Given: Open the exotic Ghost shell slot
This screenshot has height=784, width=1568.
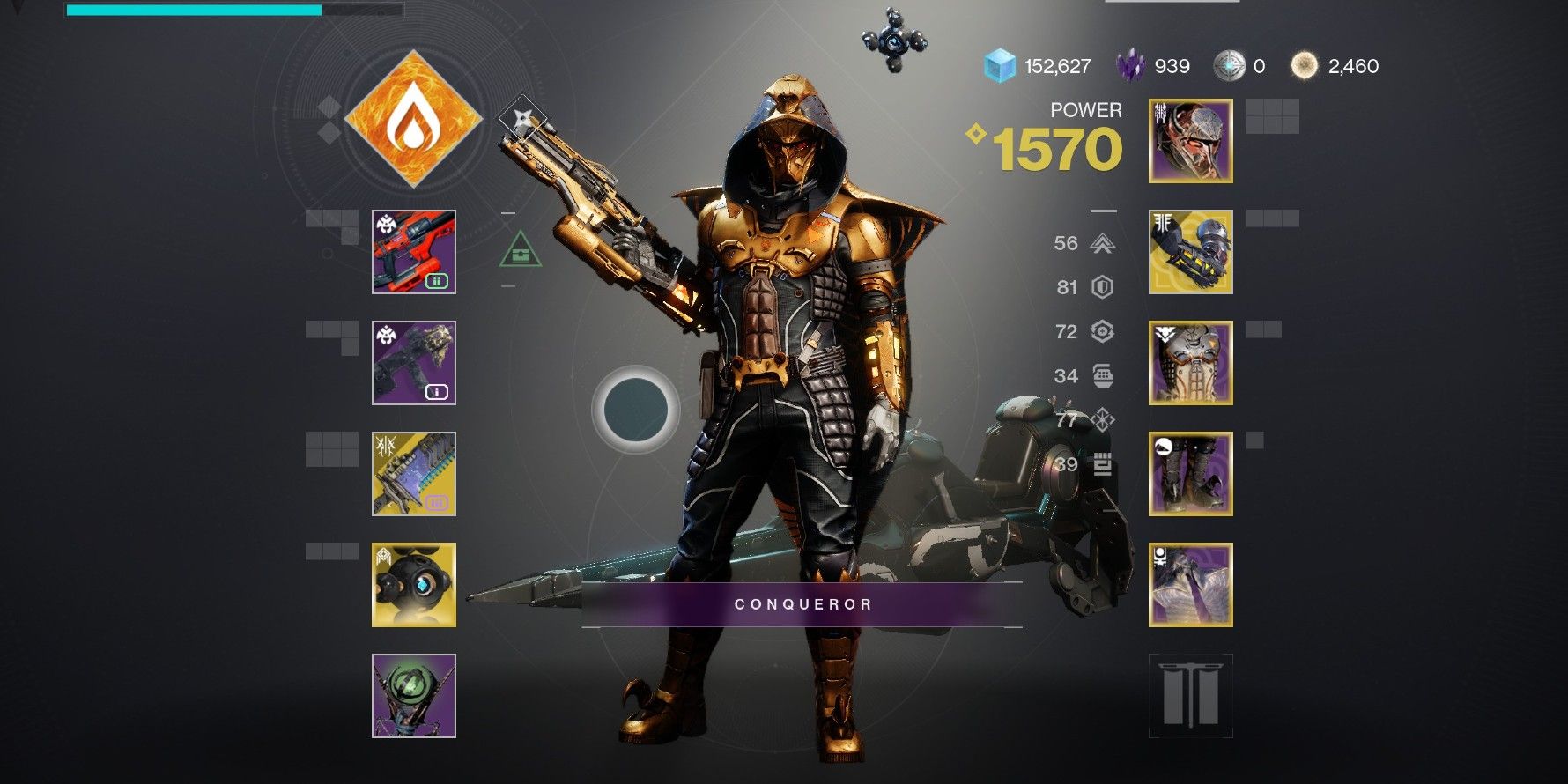Looking at the screenshot, I should pos(414,585).
